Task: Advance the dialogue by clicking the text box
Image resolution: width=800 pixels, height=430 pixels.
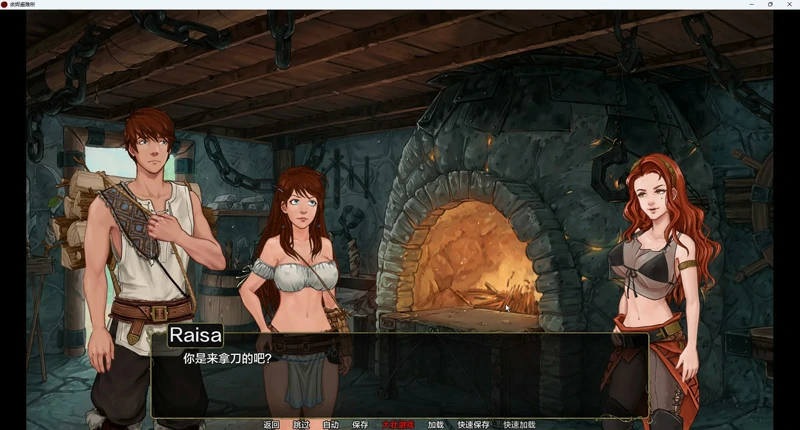Action: (400, 380)
